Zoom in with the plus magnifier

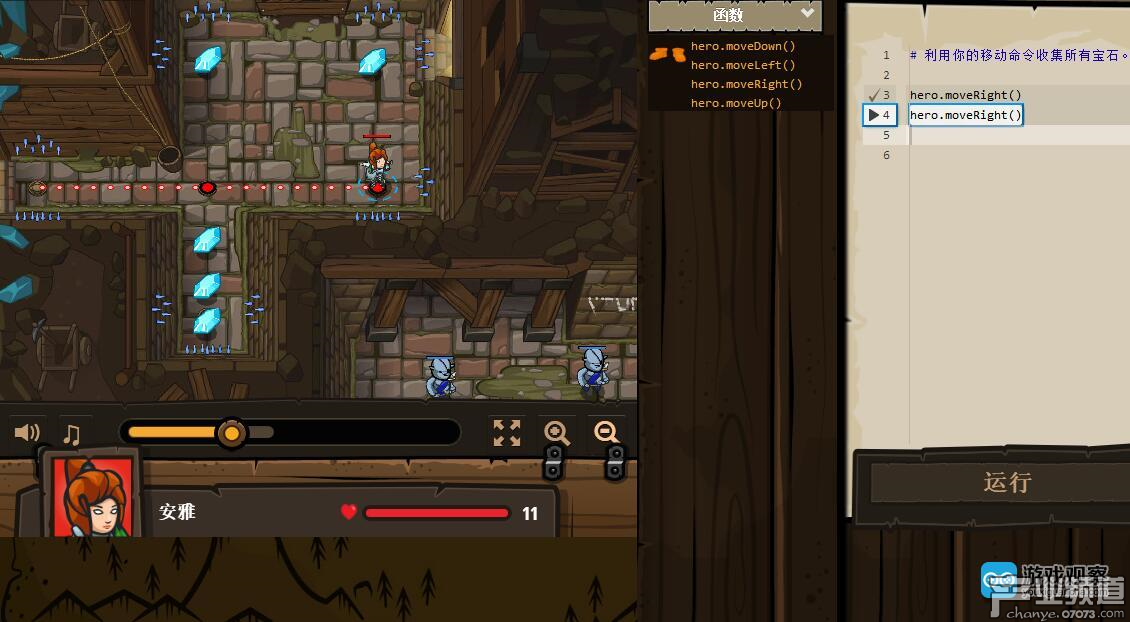click(557, 433)
